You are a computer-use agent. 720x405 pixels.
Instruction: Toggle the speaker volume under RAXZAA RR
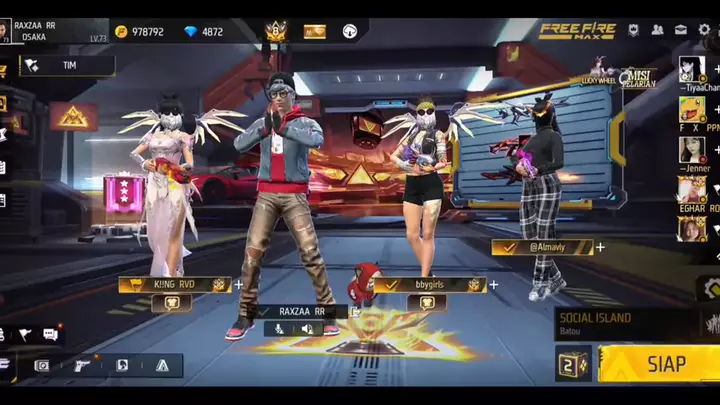[x=305, y=329]
